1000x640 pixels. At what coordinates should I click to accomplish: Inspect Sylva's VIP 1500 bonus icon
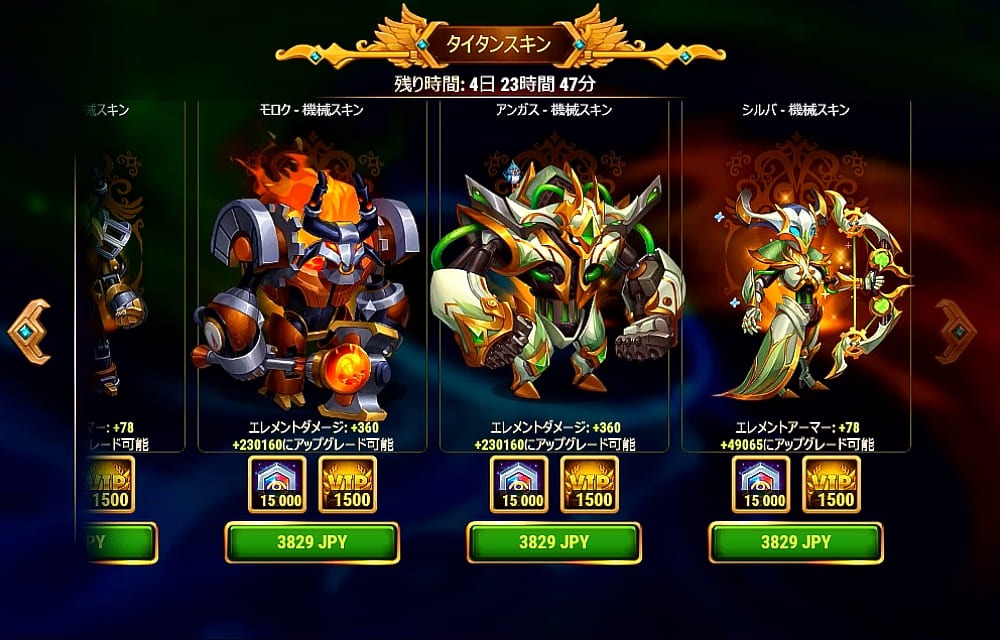click(832, 485)
